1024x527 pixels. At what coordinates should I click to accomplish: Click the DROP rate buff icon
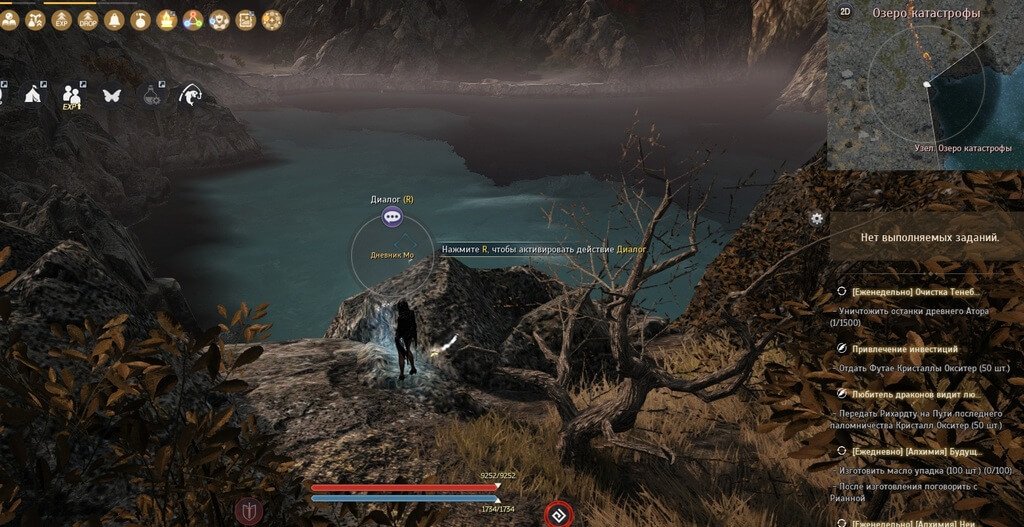[88, 19]
